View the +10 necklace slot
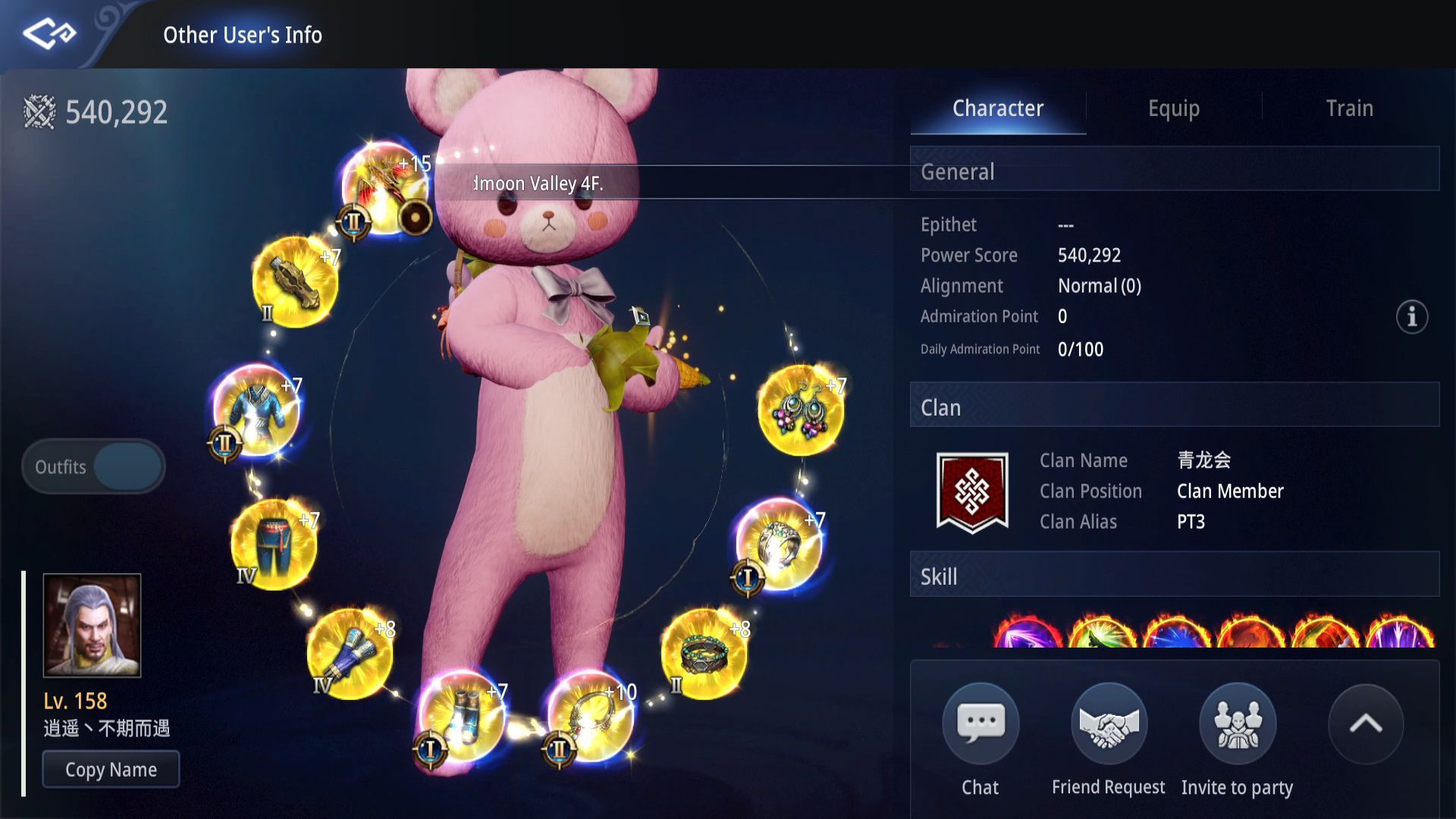Screen dimensions: 1456x819 coord(590,715)
